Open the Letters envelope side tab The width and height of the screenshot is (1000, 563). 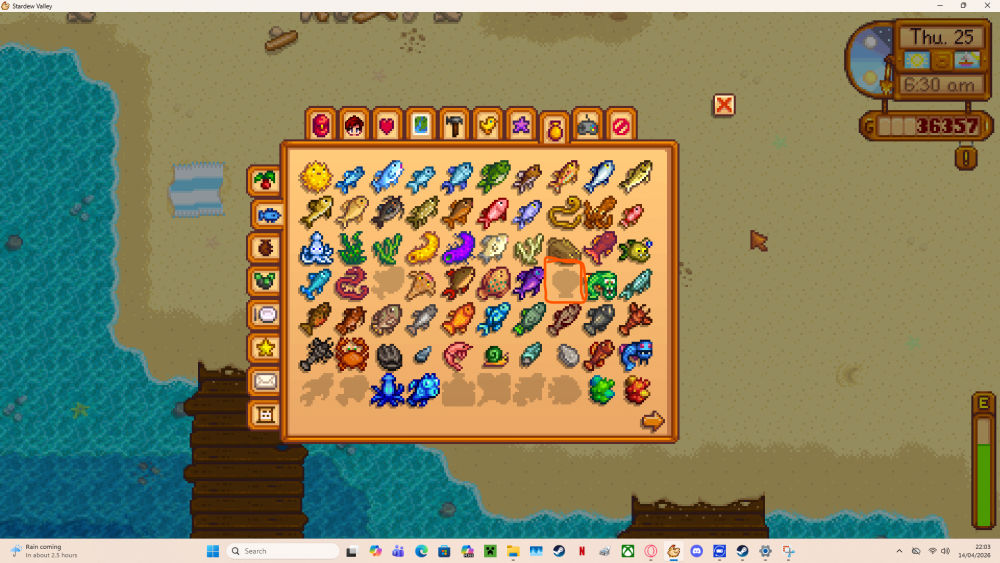[x=265, y=381]
